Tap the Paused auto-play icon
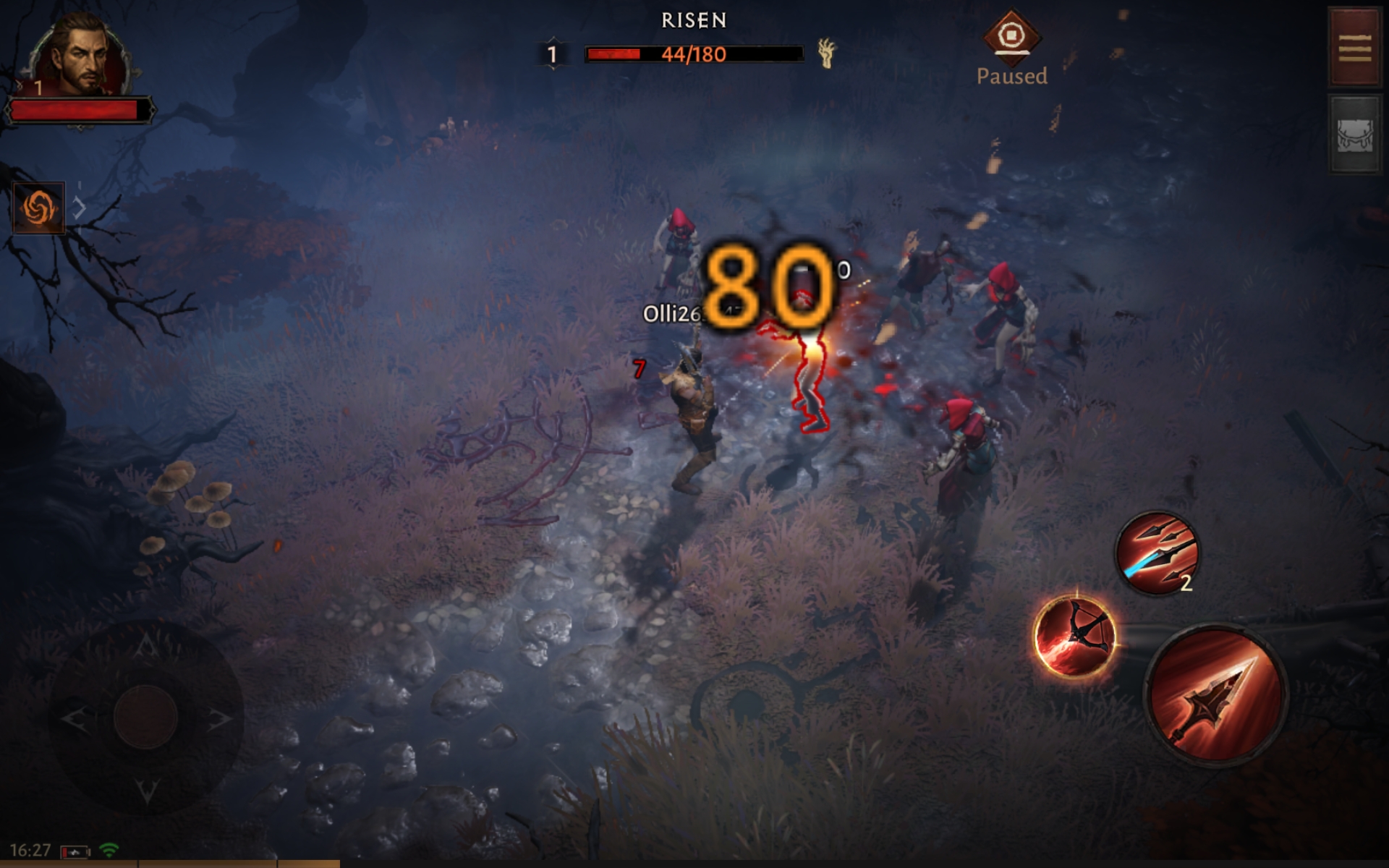Viewport: 1389px width, 868px height. [x=1011, y=35]
